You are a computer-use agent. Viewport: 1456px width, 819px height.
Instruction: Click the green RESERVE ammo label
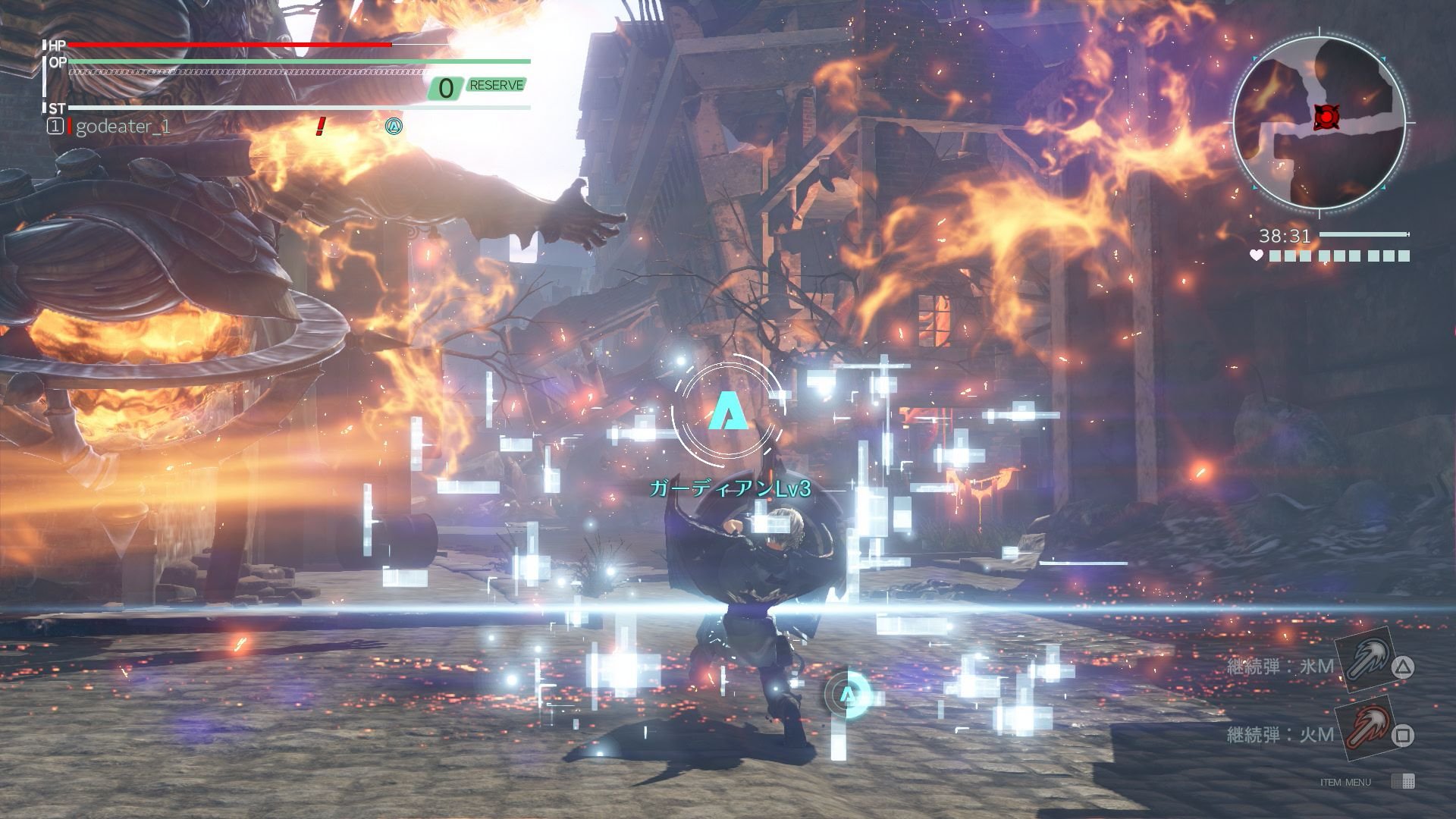497,86
